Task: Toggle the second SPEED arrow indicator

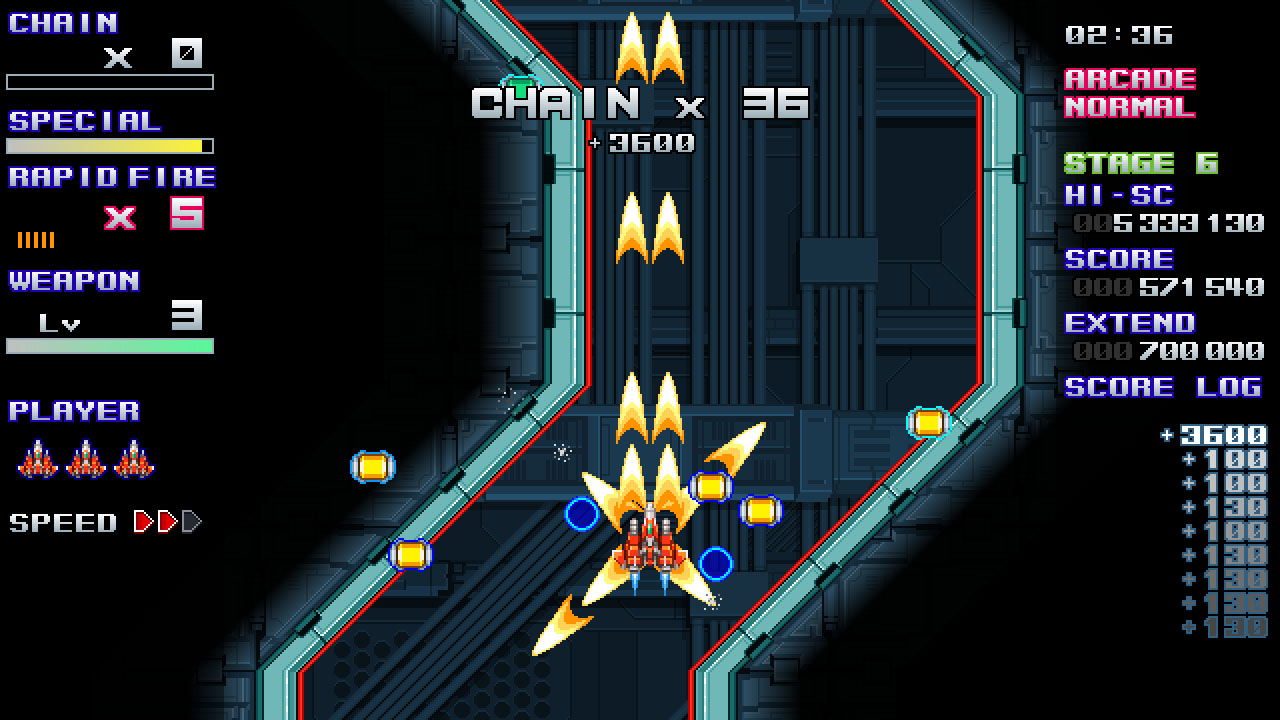Action: pos(166,521)
